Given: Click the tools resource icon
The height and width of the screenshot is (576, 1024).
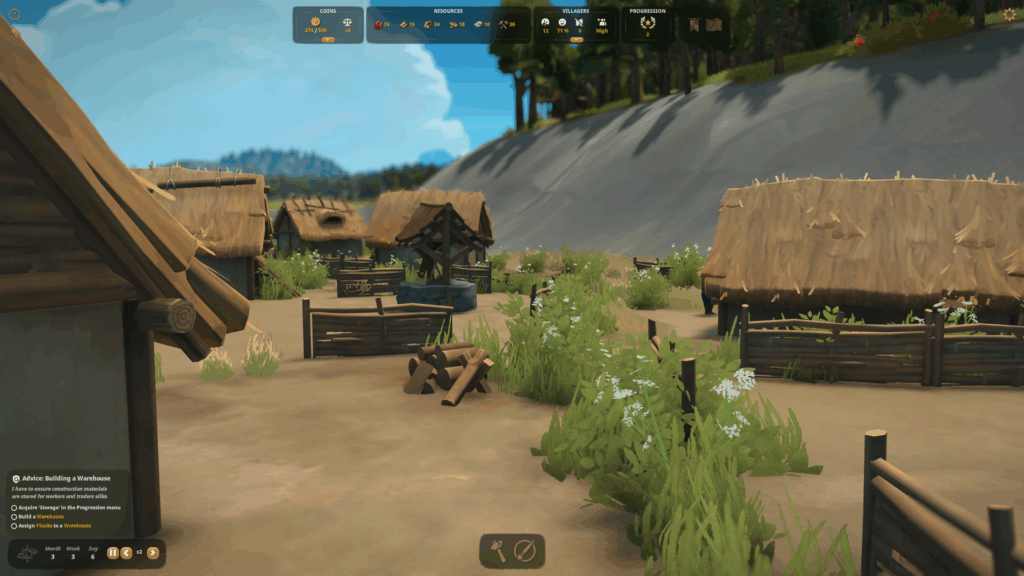Looking at the screenshot, I should point(504,24).
